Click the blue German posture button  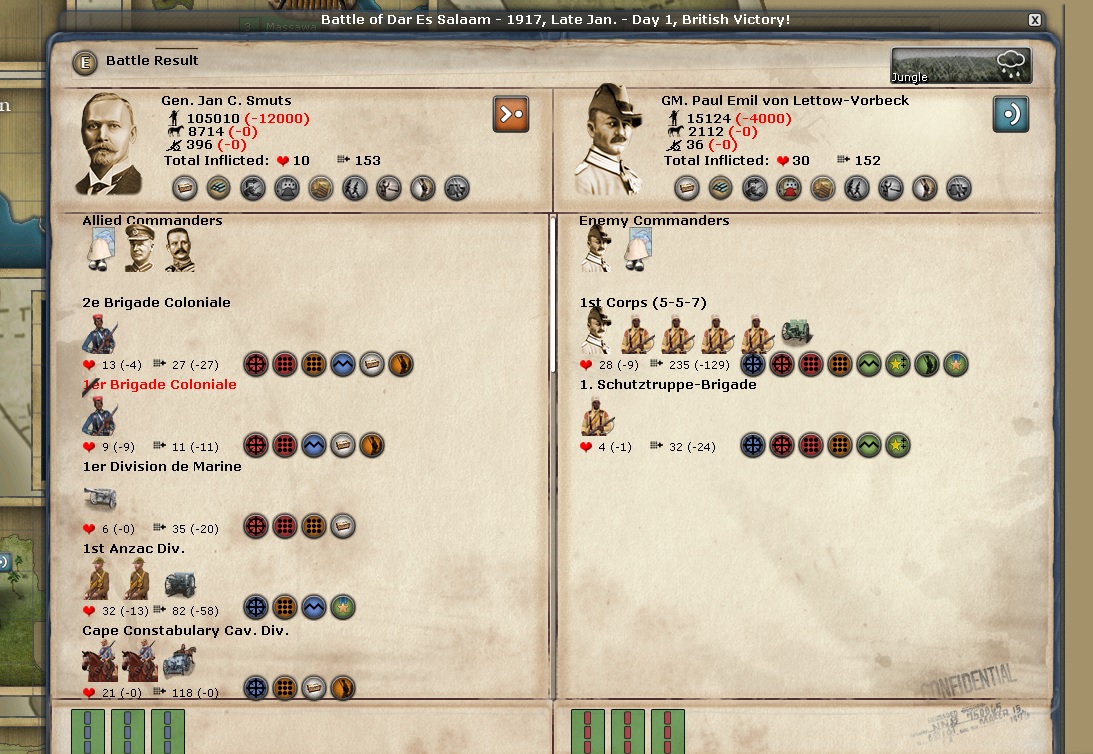point(1010,114)
